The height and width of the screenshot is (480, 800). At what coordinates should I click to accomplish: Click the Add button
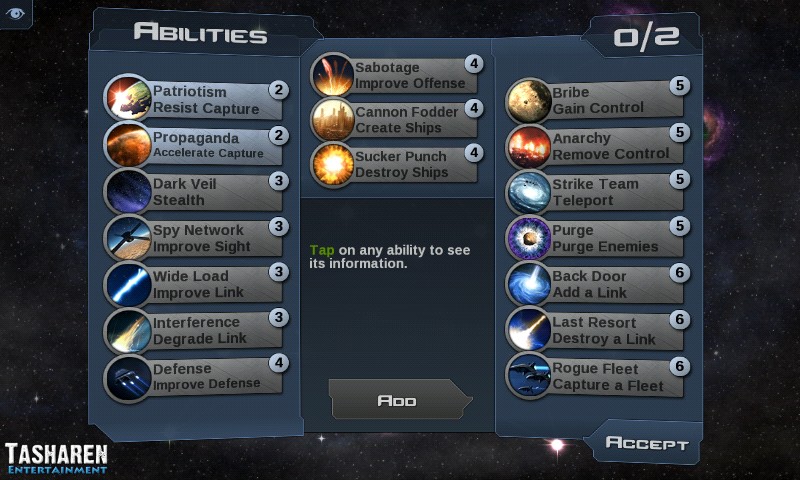[x=397, y=400]
